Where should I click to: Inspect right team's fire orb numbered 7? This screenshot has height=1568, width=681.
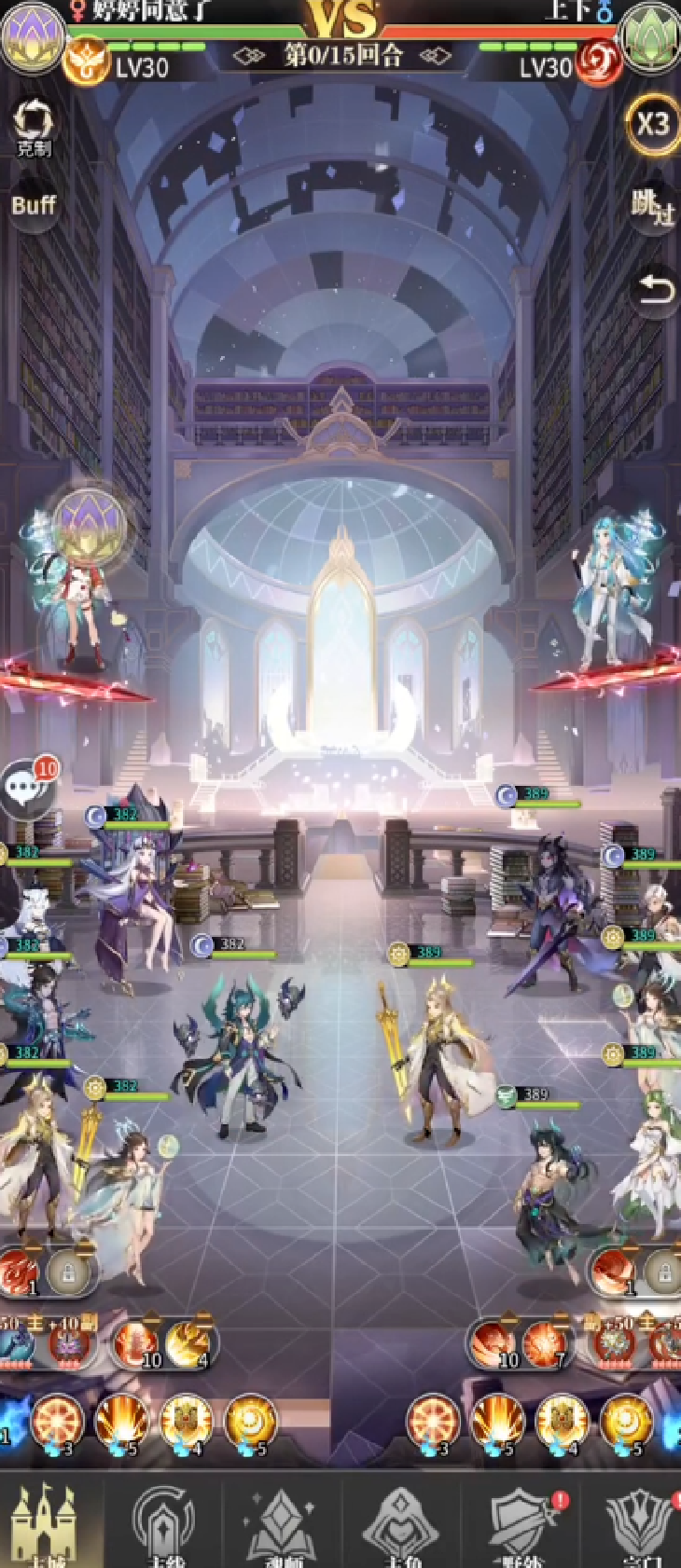click(x=546, y=1344)
